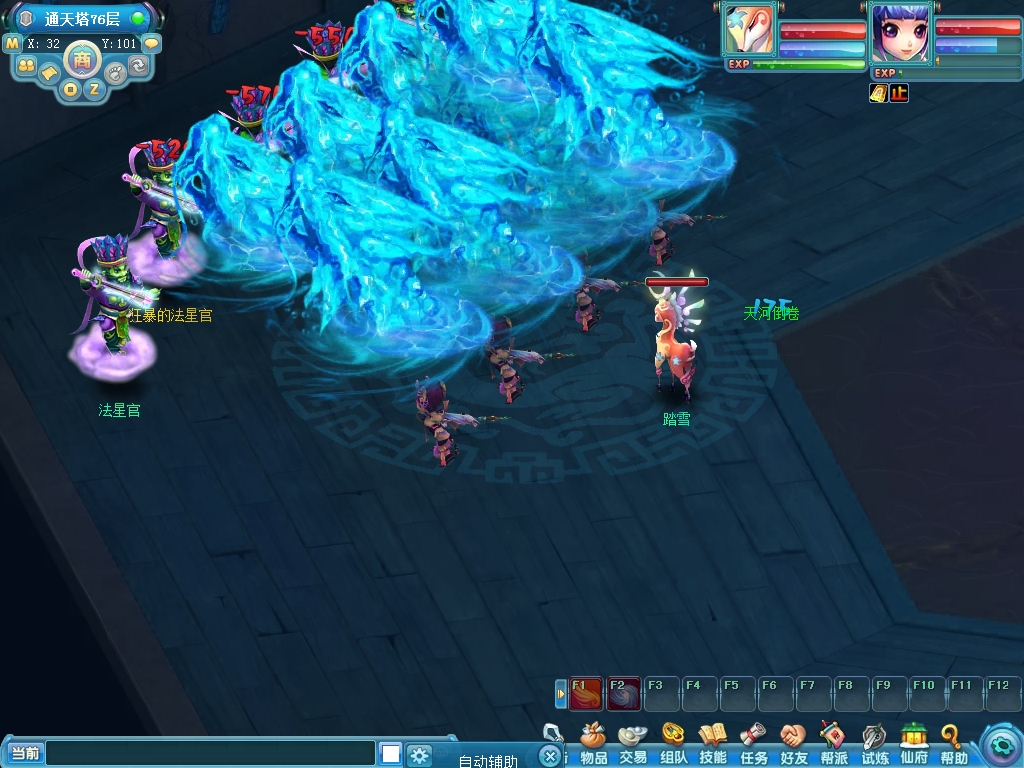Image resolution: width=1024 pixels, height=768 pixels.
Task: Open the 好友 friends list
Action: 793,745
